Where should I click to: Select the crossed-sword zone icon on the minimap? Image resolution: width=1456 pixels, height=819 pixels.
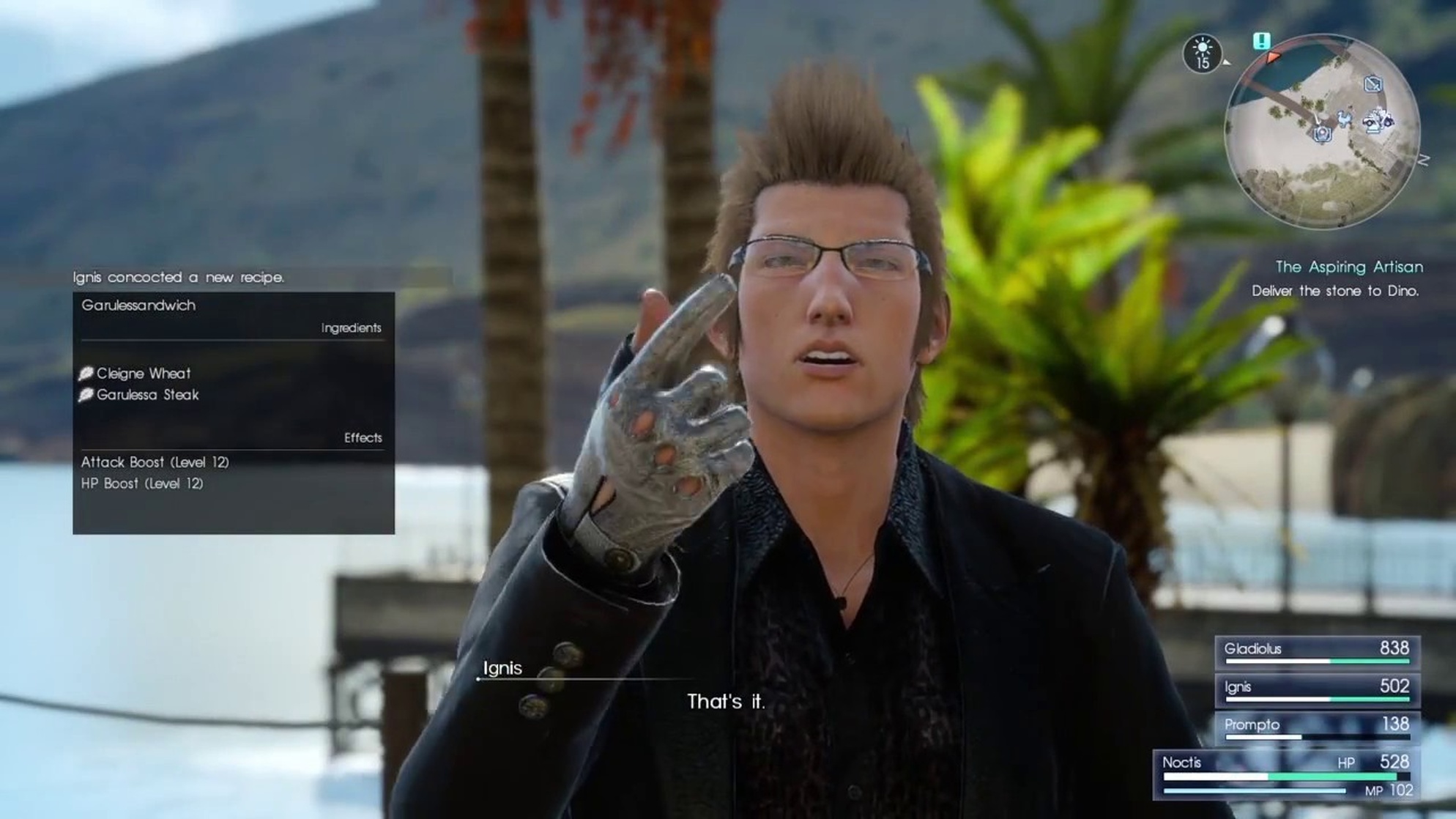(1373, 84)
